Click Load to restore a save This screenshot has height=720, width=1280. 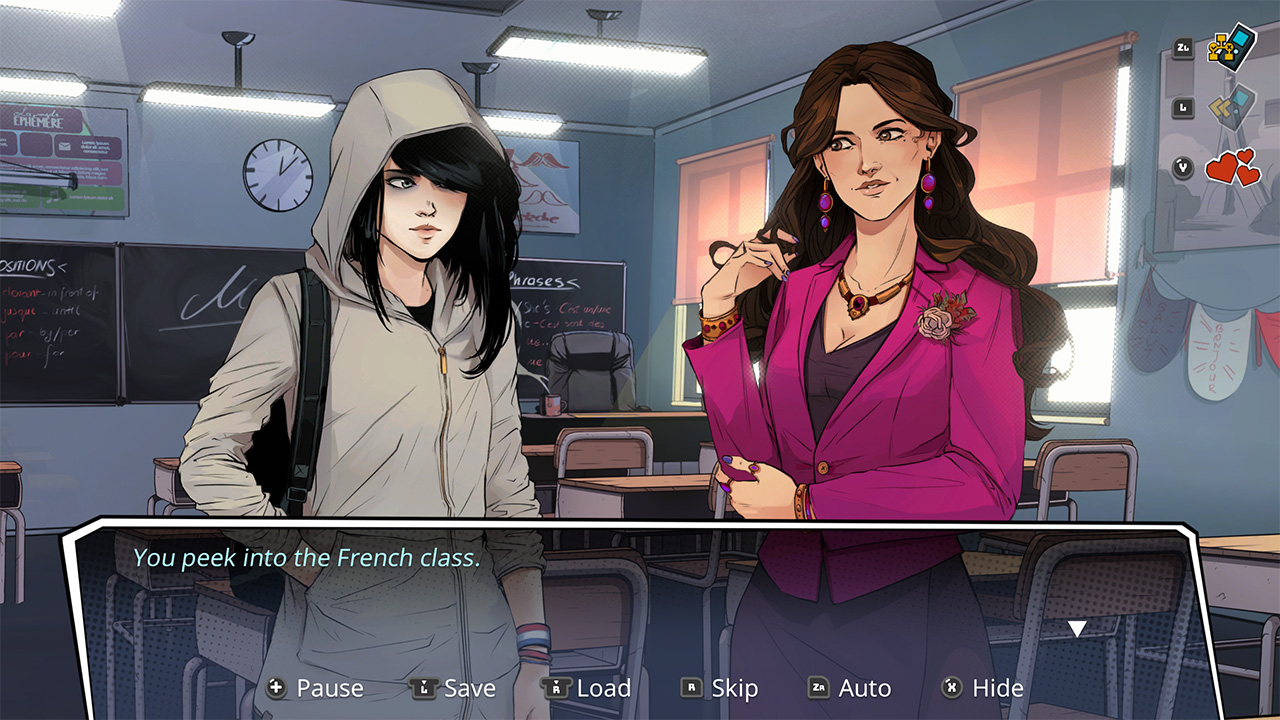point(605,688)
